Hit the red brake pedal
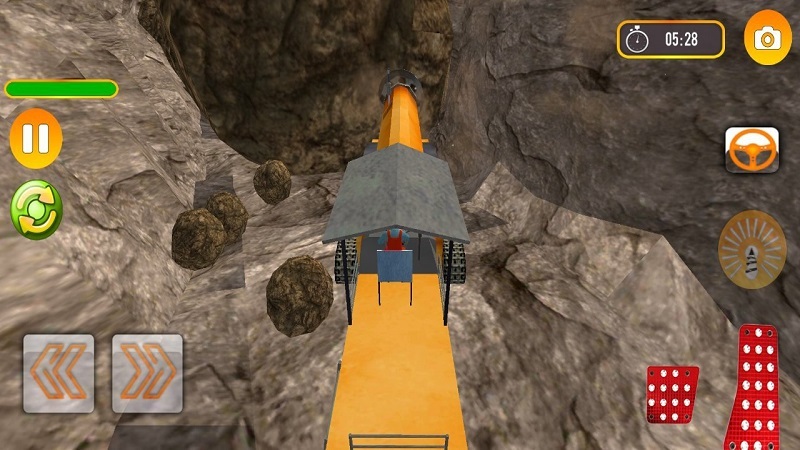 pos(672,393)
